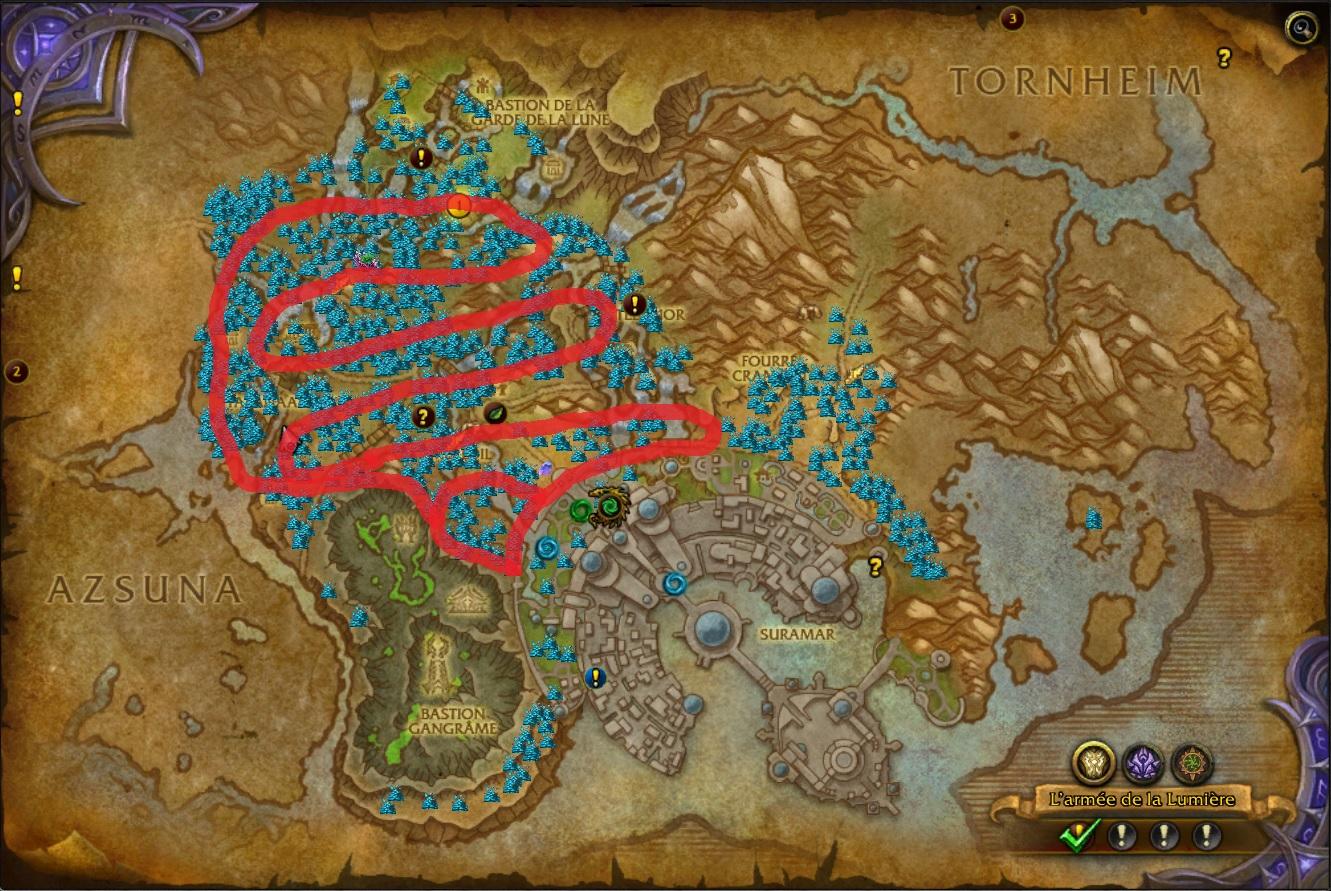This screenshot has width=1331, height=891.
Task: Open the map marker numbered 3
Action: click(x=1013, y=18)
